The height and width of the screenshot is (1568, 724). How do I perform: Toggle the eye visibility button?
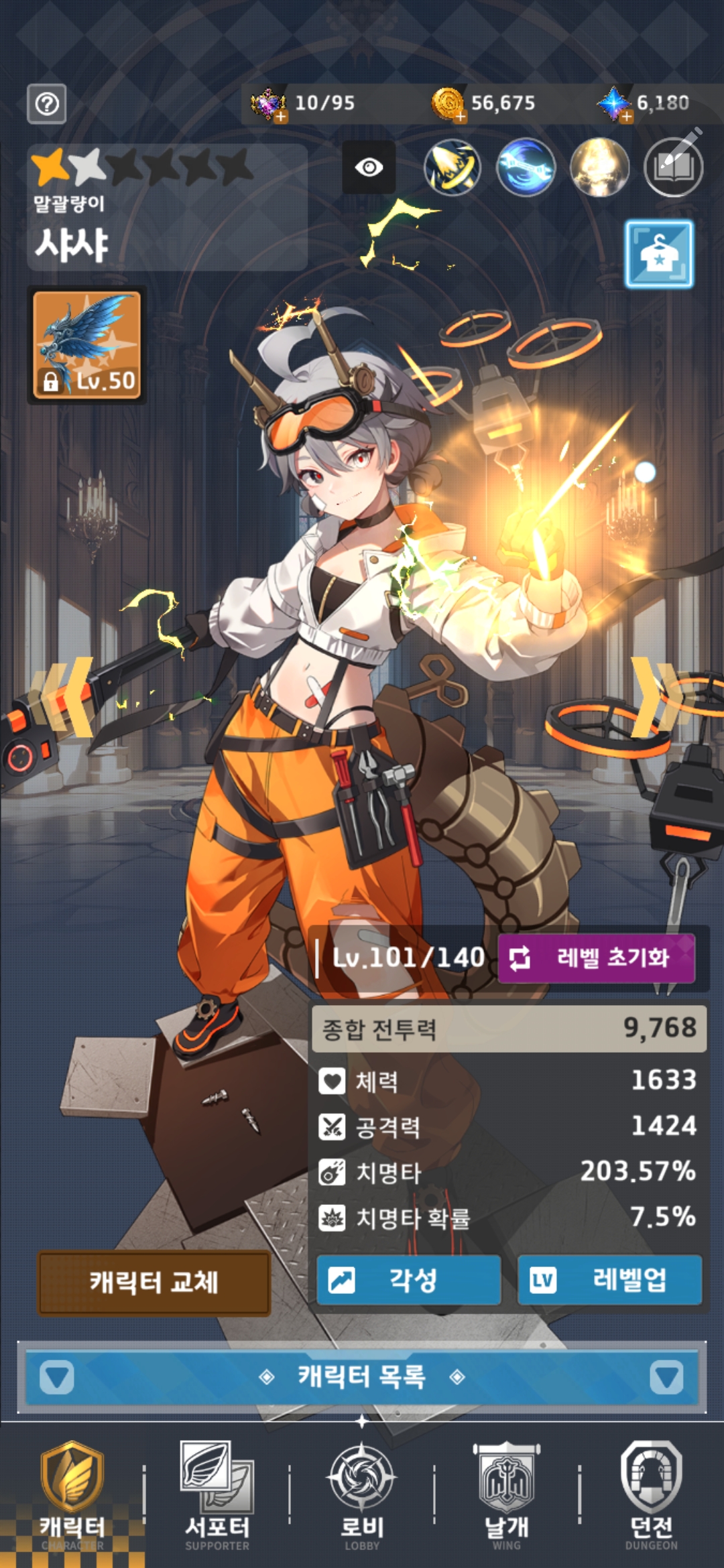coord(369,167)
